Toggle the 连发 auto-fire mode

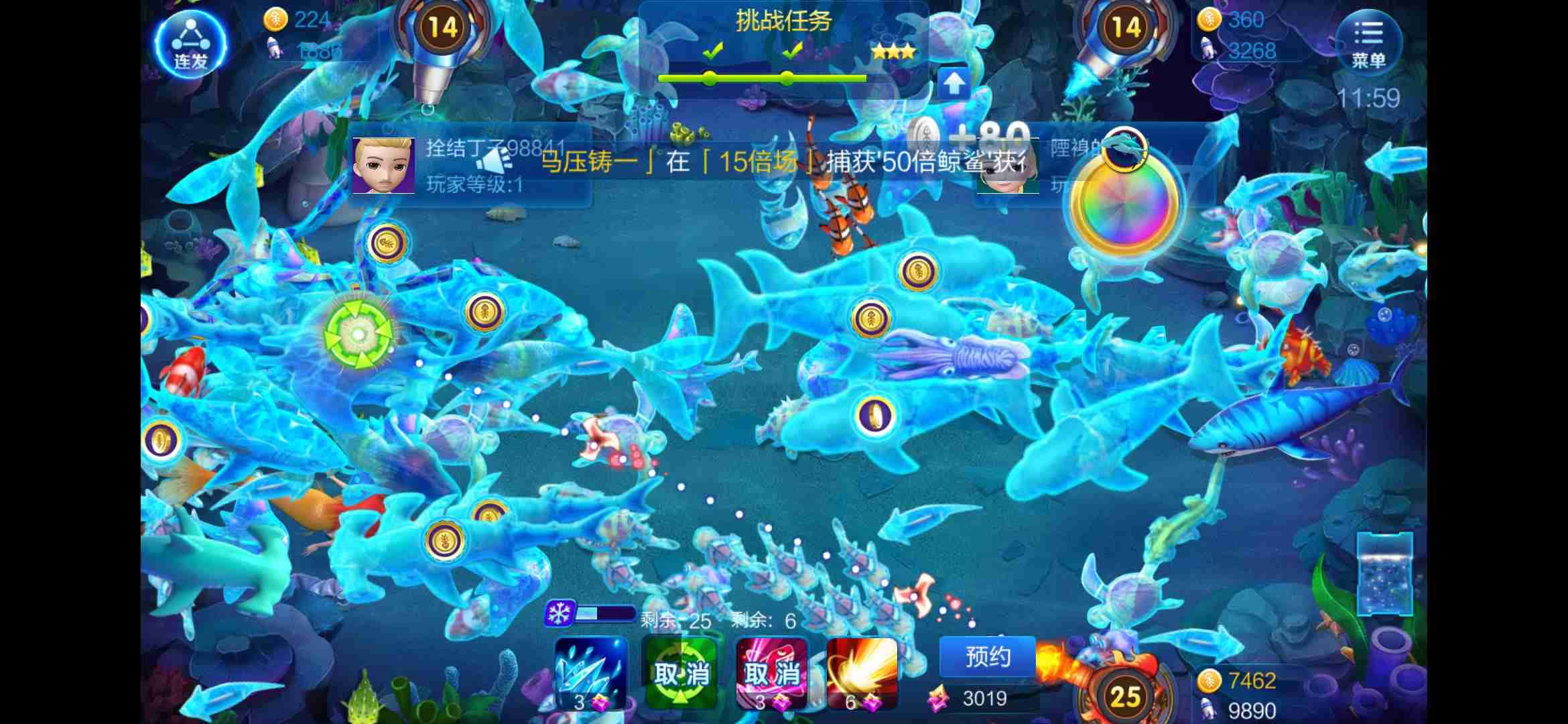[190, 42]
